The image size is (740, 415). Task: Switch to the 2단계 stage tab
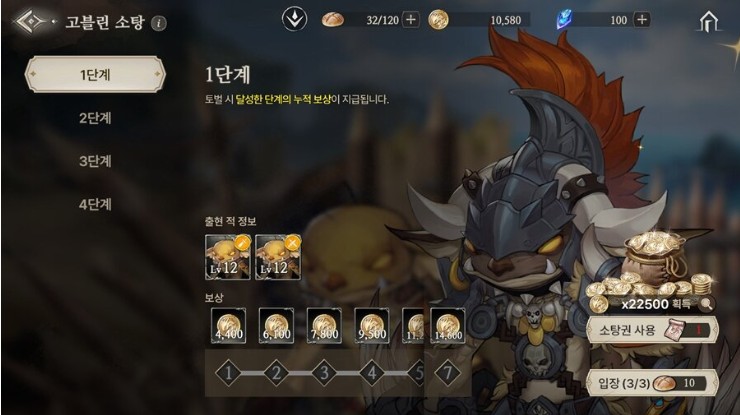pos(95,117)
